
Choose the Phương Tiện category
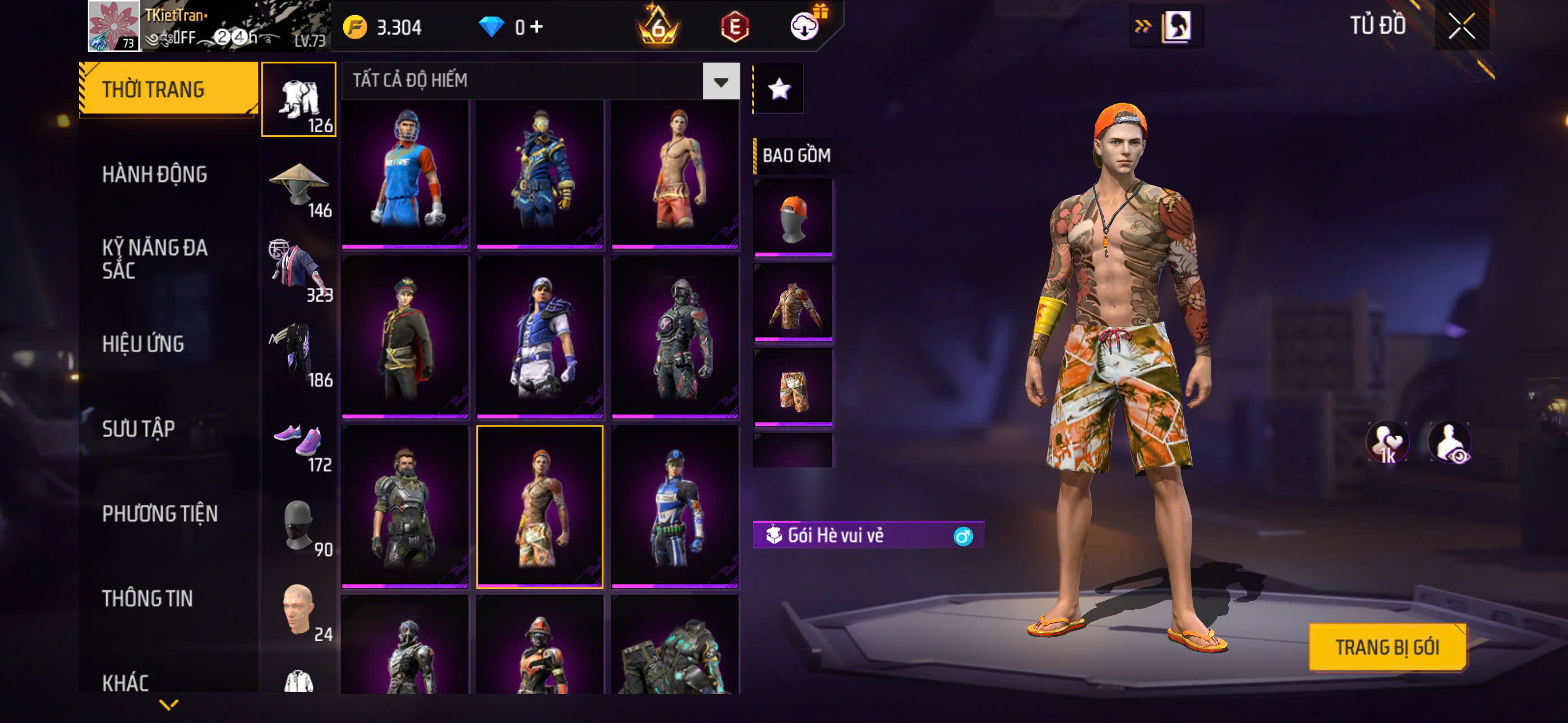159,513
